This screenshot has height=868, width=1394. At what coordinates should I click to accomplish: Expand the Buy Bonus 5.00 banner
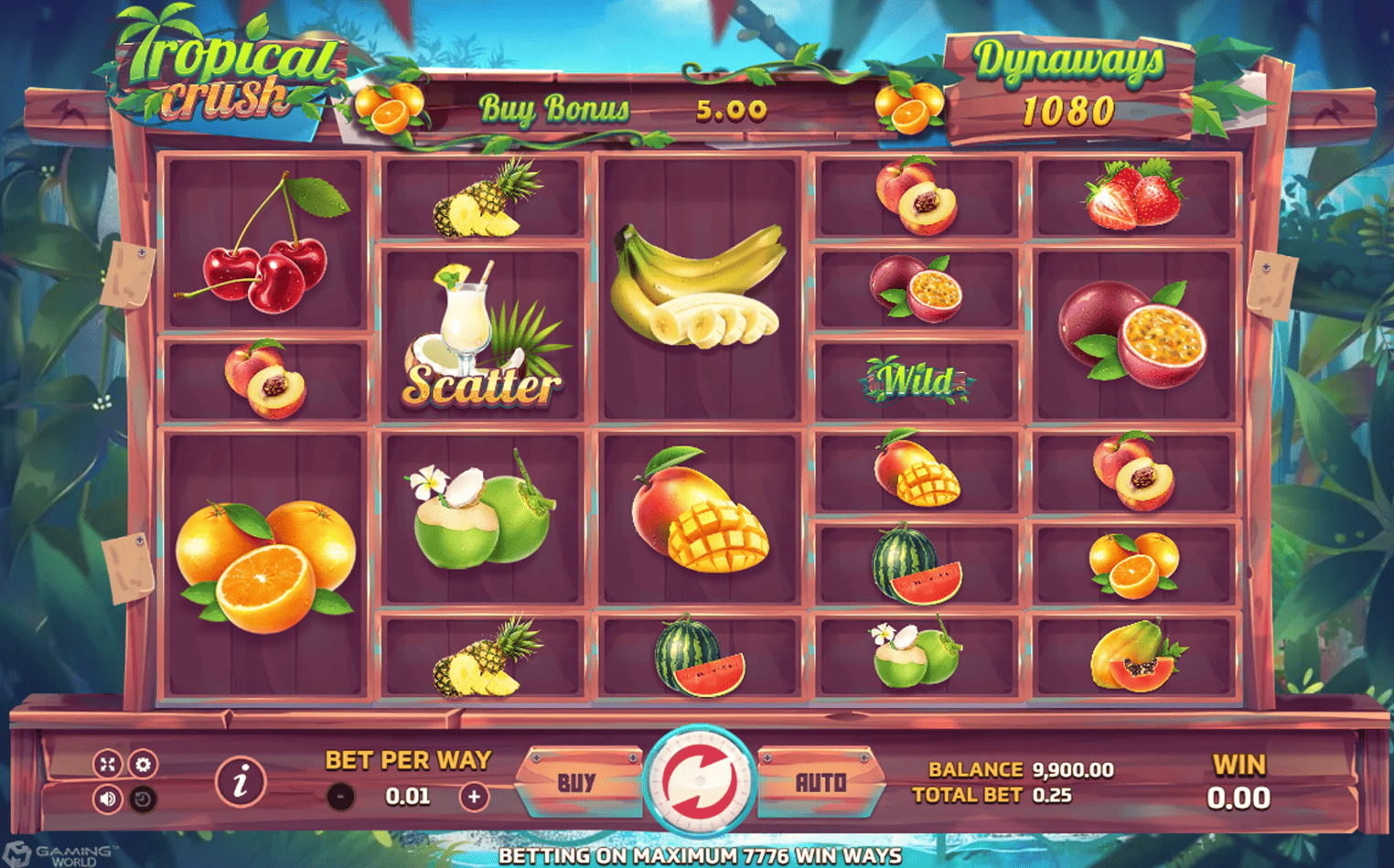tap(622, 110)
